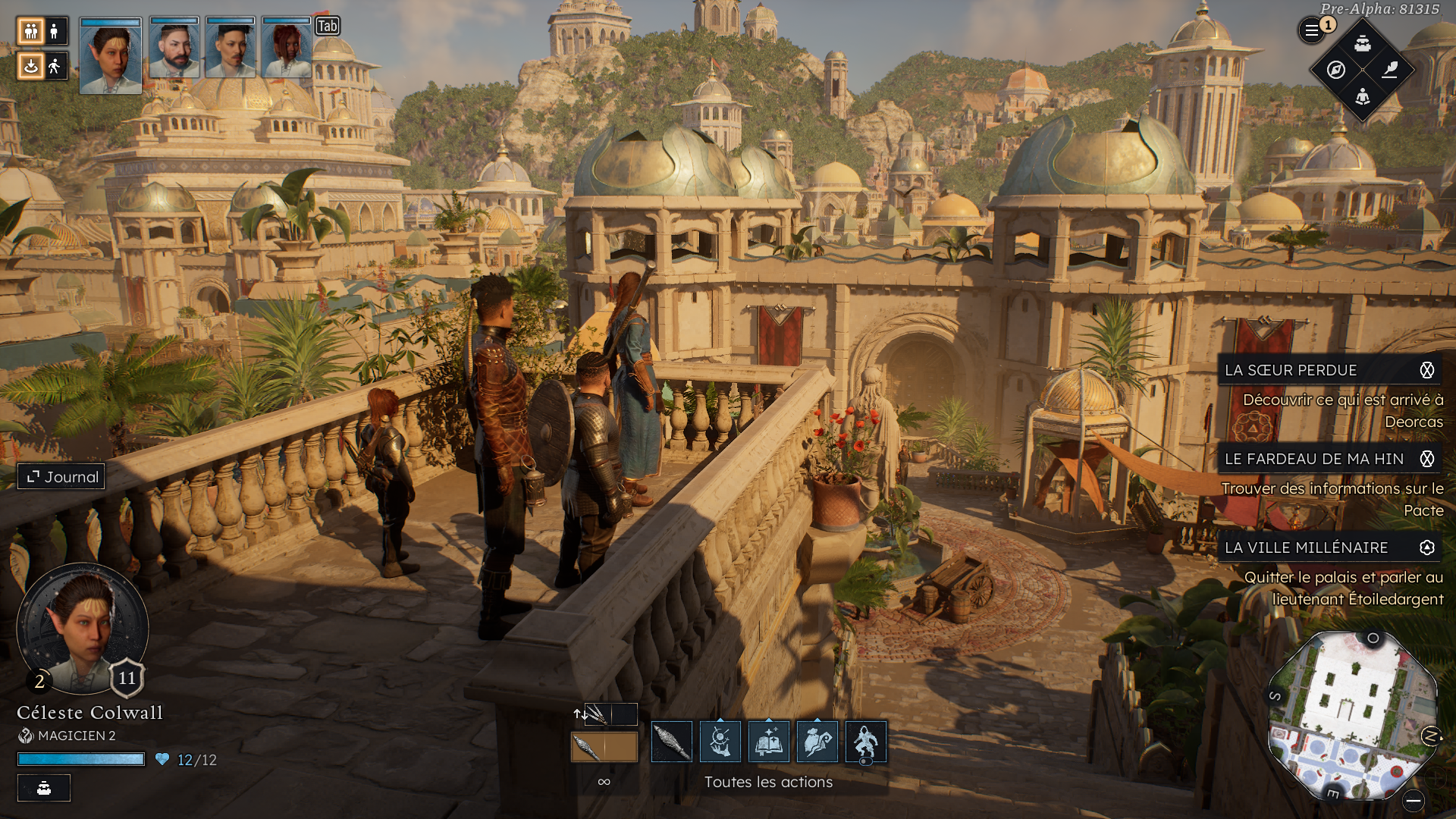Use the mace attack action
The height and width of the screenshot is (819, 1456).
point(672,742)
